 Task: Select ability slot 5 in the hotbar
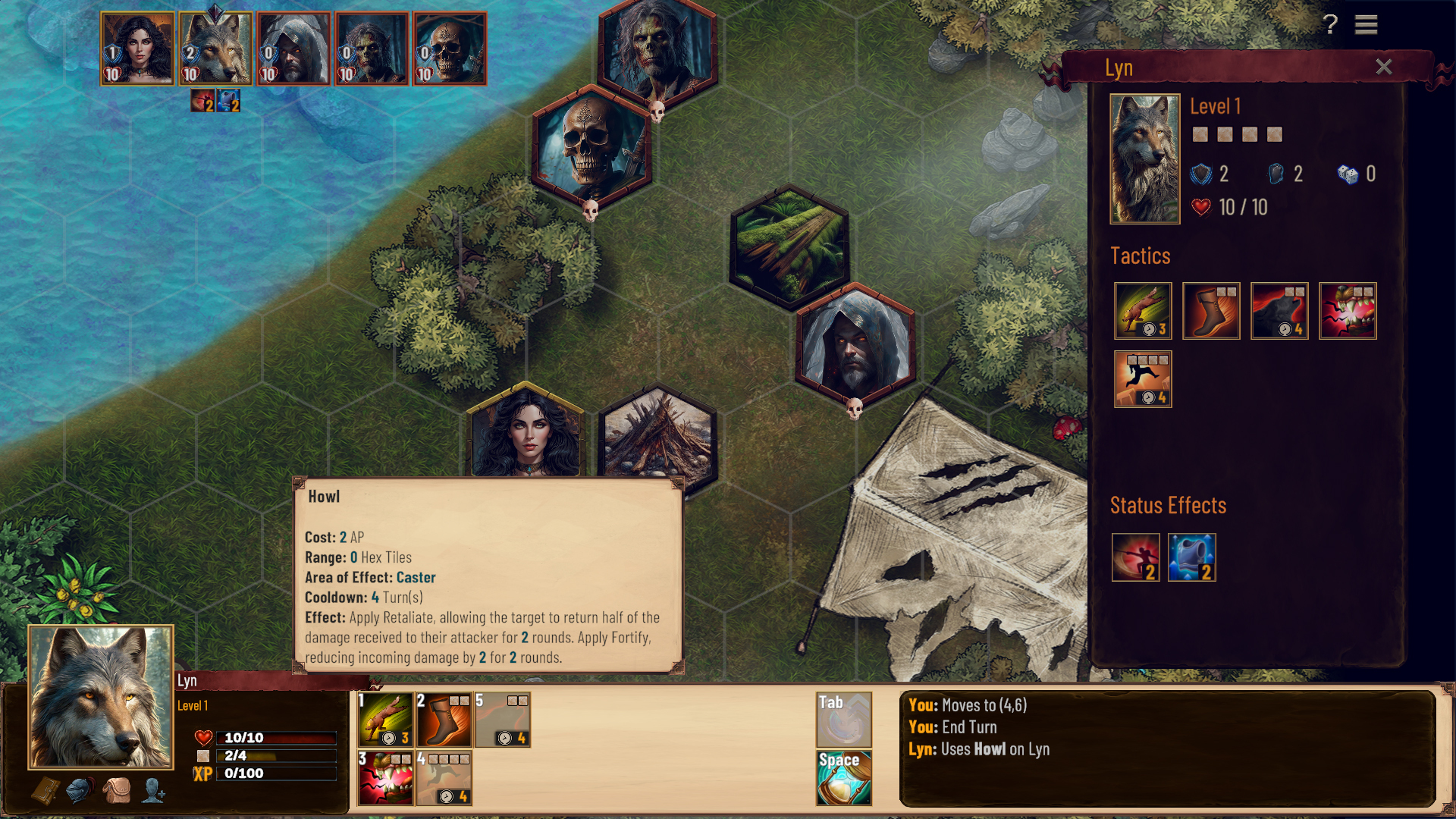pyautogui.click(x=504, y=720)
